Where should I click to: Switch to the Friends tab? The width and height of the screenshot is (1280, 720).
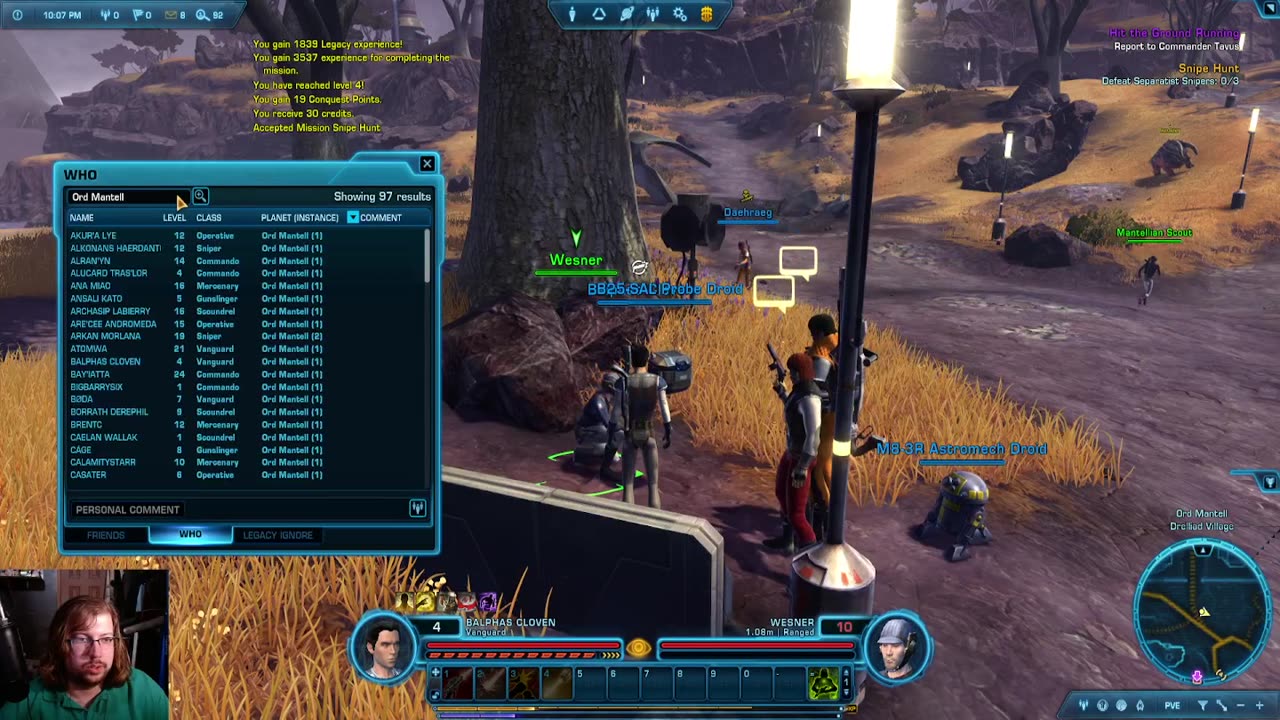point(106,535)
